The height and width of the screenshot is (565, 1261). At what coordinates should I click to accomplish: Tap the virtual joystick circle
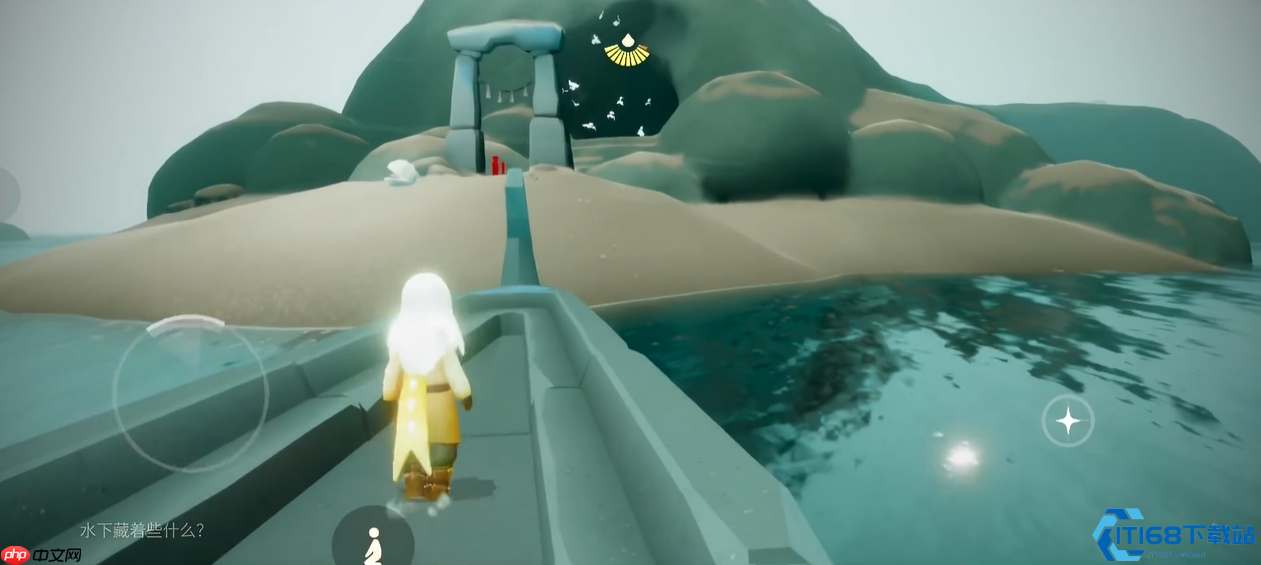pyautogui.click(x=190, y=394)
